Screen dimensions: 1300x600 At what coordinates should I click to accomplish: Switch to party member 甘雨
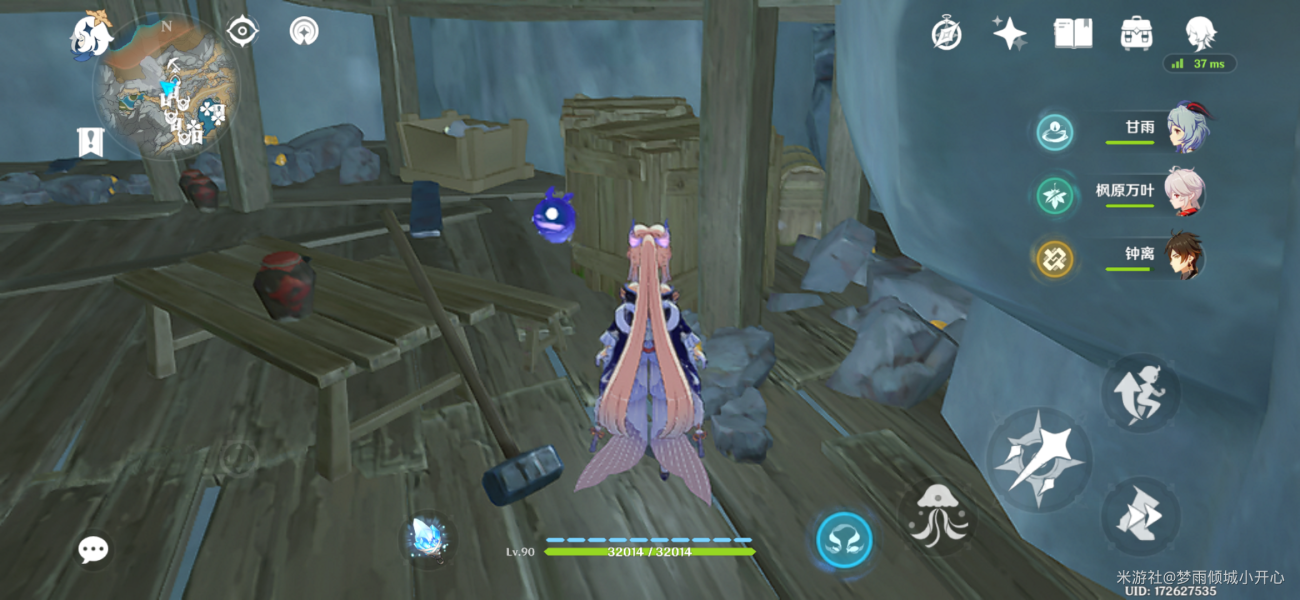pos(1186,128)
